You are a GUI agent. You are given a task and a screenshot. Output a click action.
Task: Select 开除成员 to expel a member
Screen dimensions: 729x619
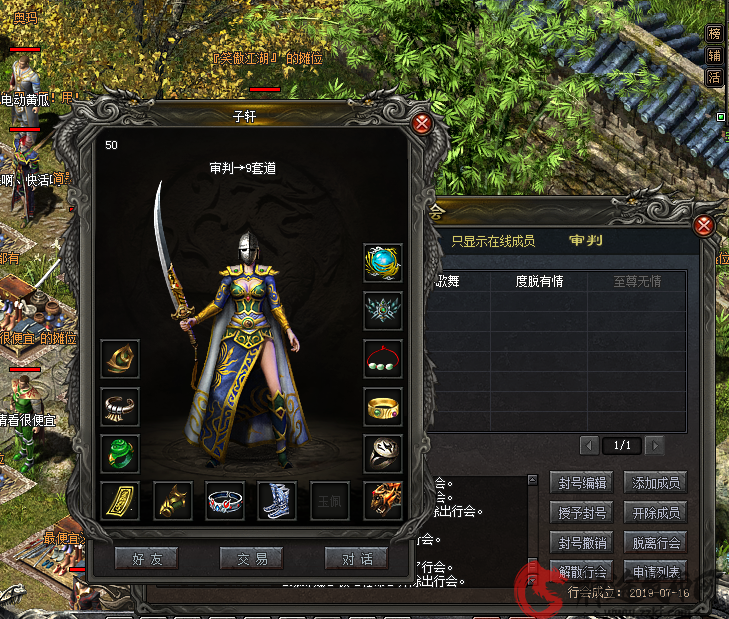[x=656, y=513]
